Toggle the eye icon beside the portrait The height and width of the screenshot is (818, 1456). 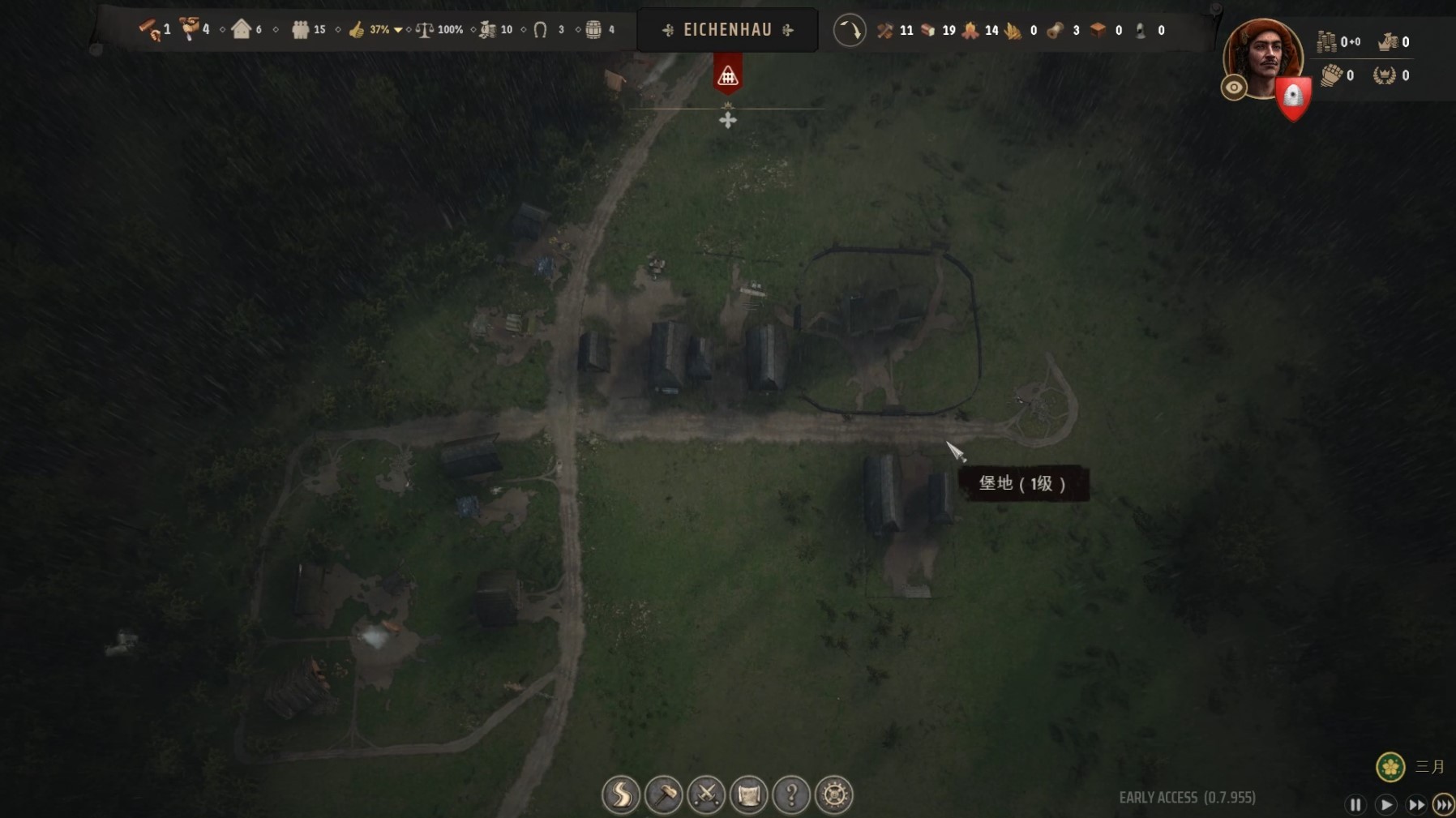click(1234, 88)
